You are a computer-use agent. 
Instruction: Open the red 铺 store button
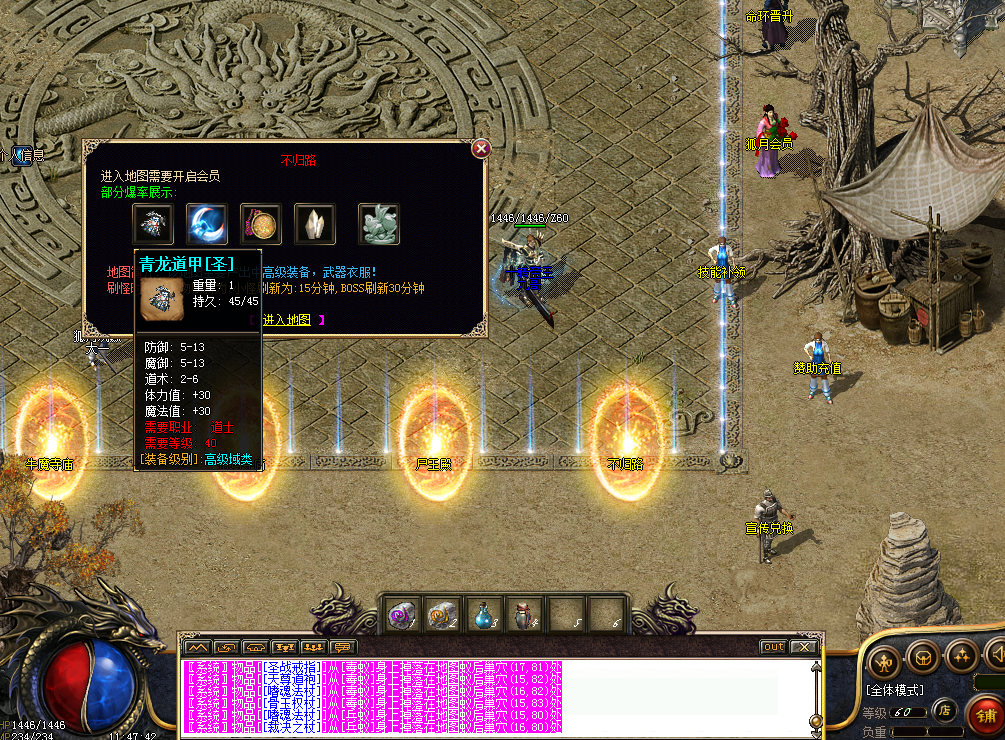[x=985, y=715]
